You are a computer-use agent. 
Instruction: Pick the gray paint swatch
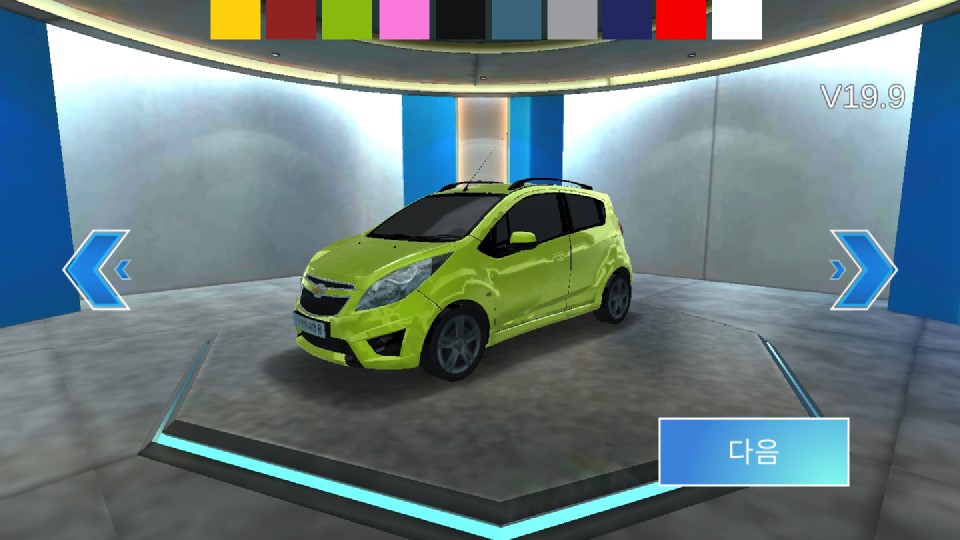[x=573, y=20]
